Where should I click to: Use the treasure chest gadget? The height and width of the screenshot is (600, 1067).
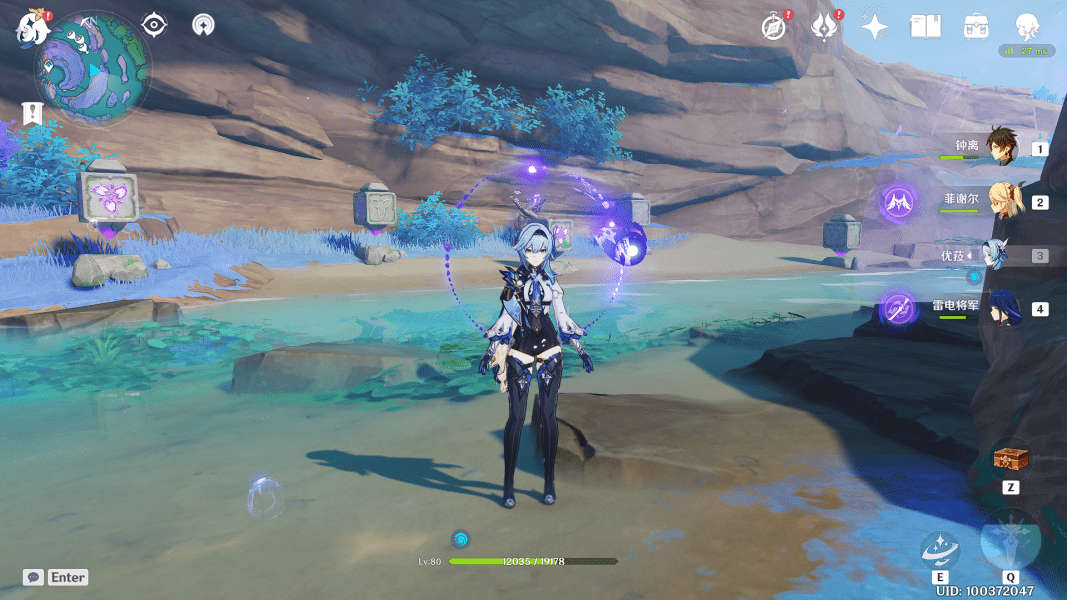[x=1009, y=460]
